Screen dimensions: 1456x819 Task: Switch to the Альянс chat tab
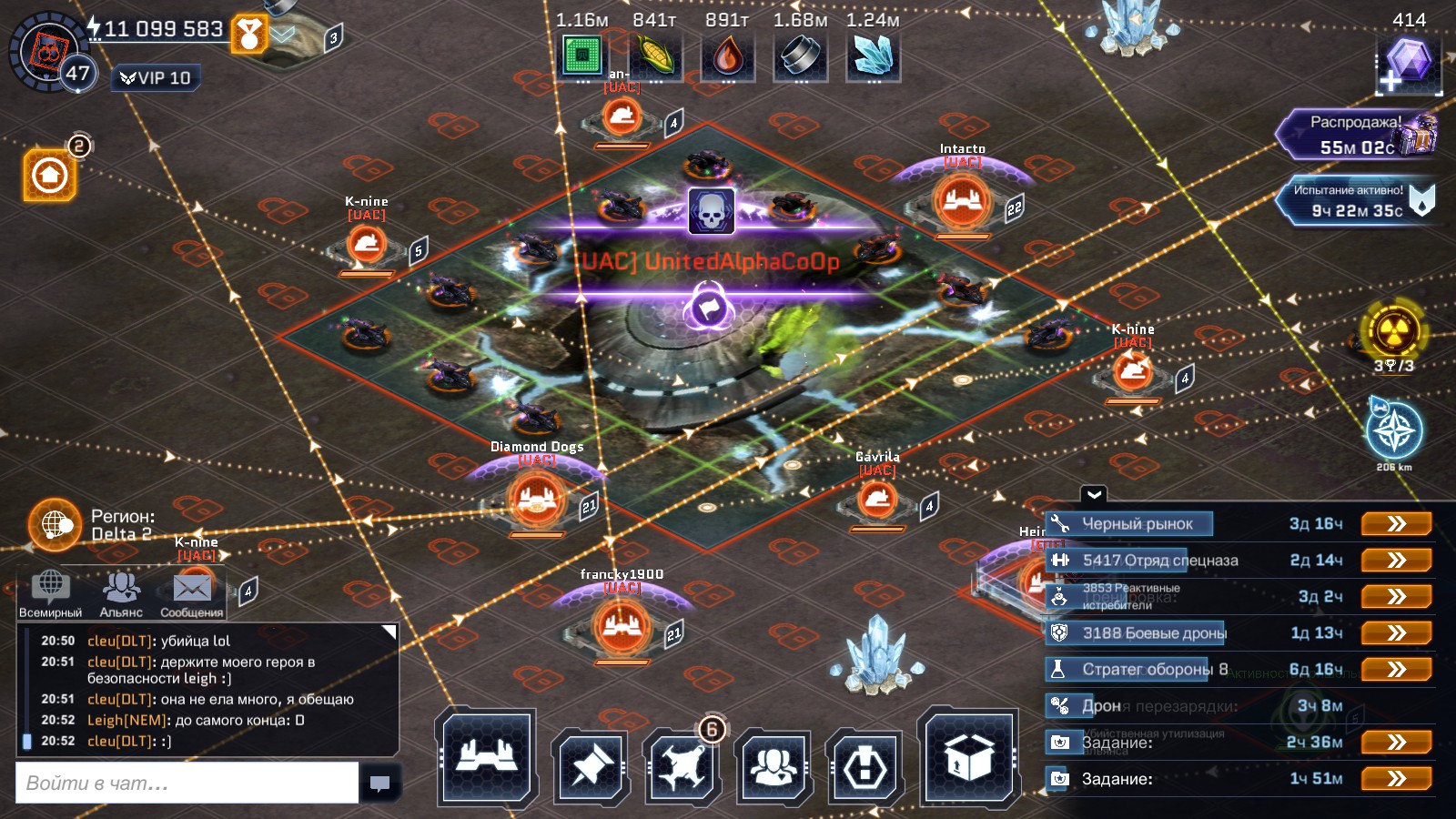click(121, 593)
